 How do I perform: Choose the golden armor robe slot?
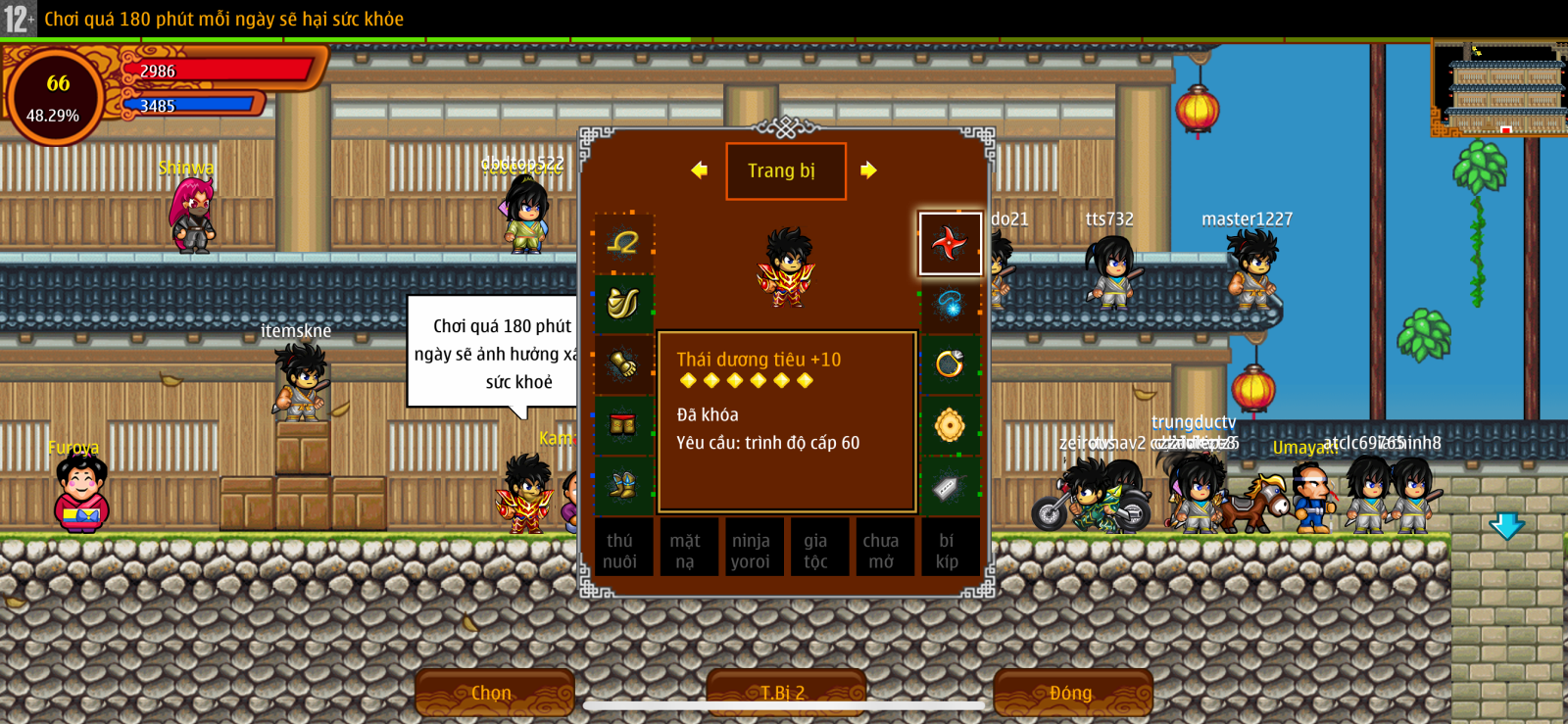coord(623,305)
